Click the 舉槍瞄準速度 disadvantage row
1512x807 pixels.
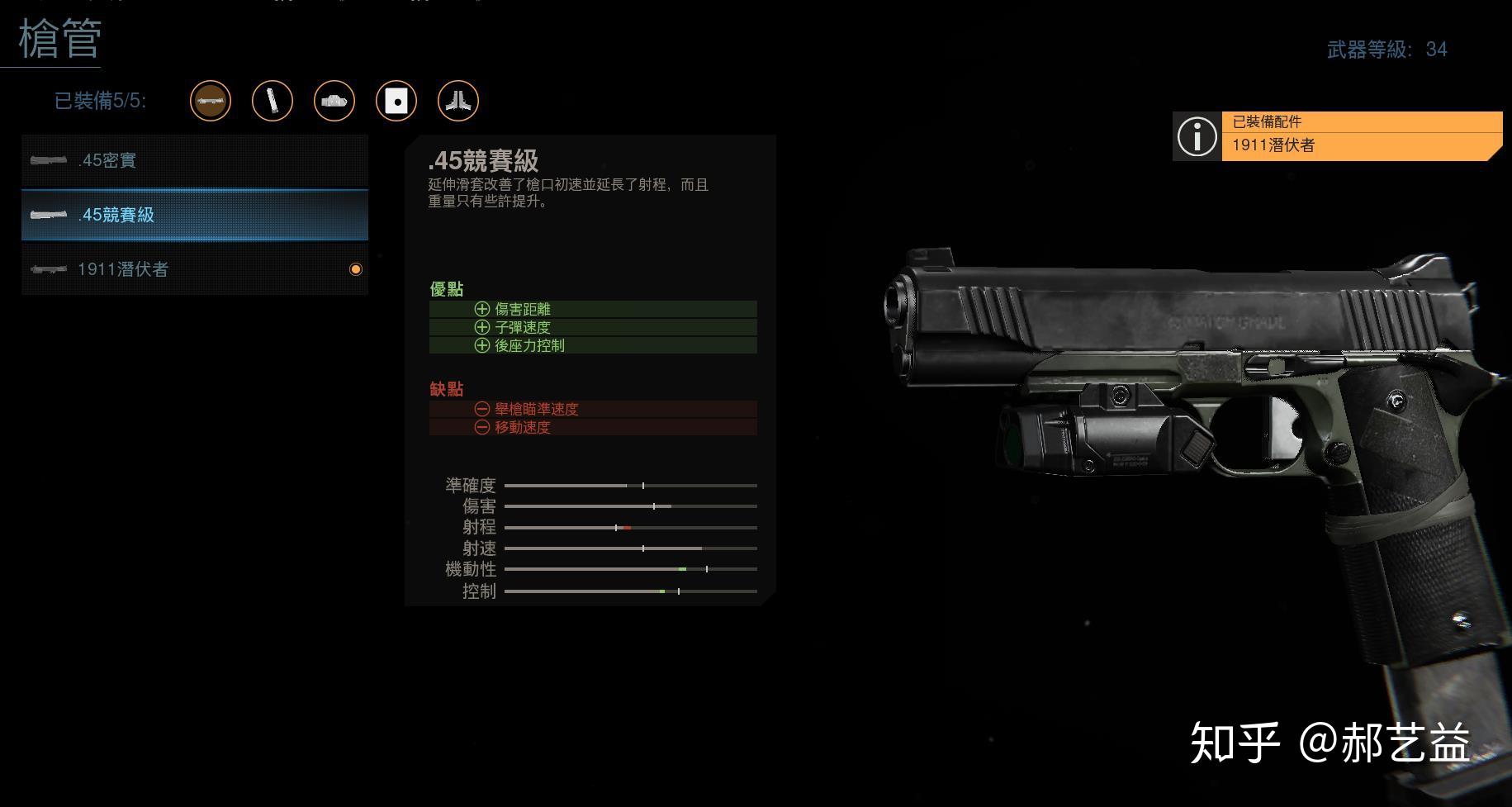click(592, 408)
